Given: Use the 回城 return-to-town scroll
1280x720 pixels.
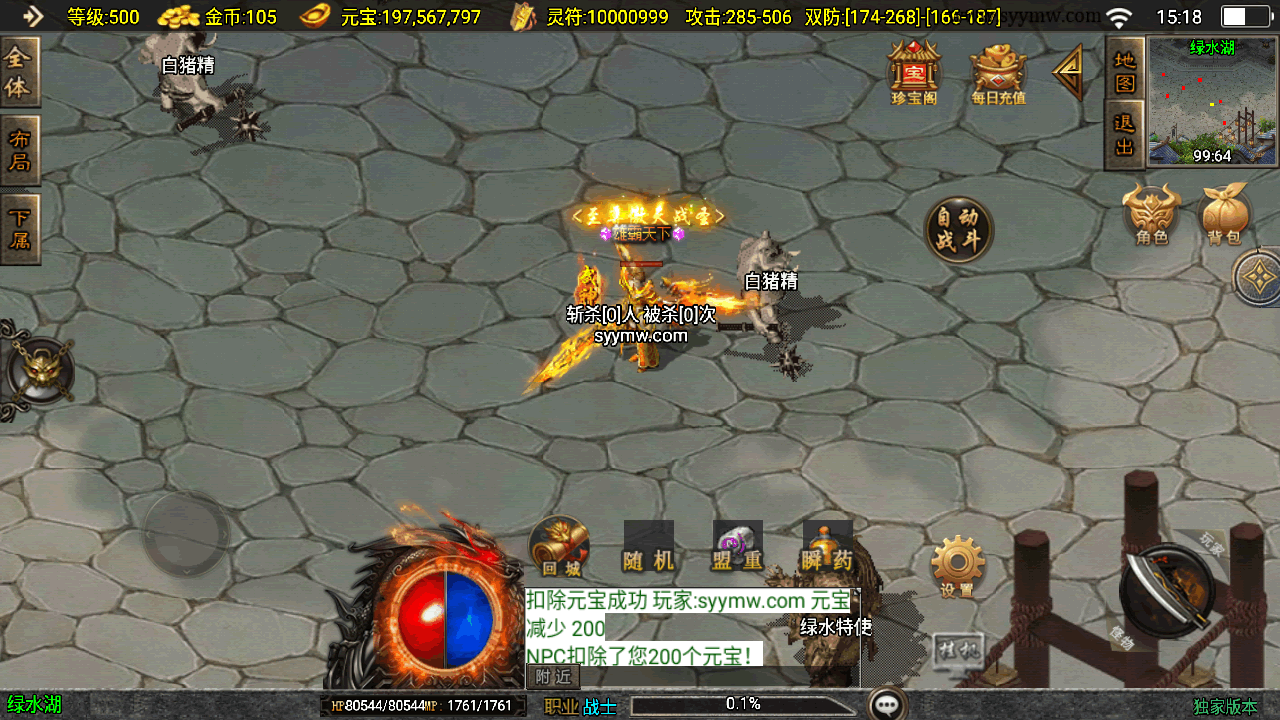Looking at the screenshot, I should pos(559,547).
